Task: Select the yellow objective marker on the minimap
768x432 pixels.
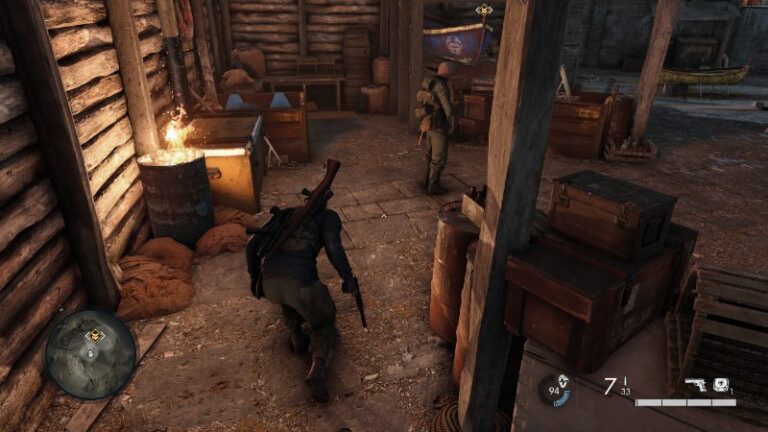Action: pos(95,336)
